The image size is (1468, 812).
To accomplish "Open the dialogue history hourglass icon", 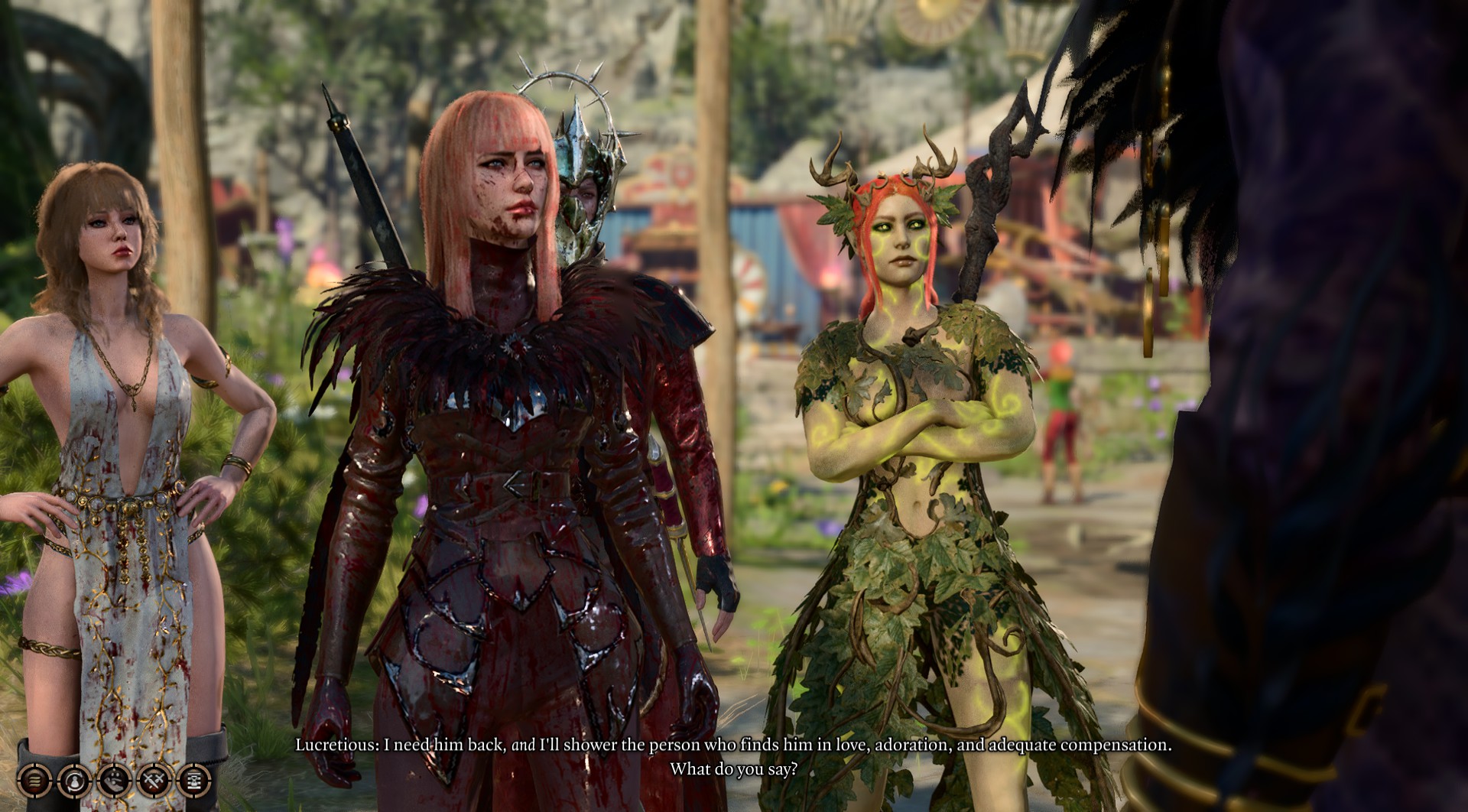I will click(193, 780).
